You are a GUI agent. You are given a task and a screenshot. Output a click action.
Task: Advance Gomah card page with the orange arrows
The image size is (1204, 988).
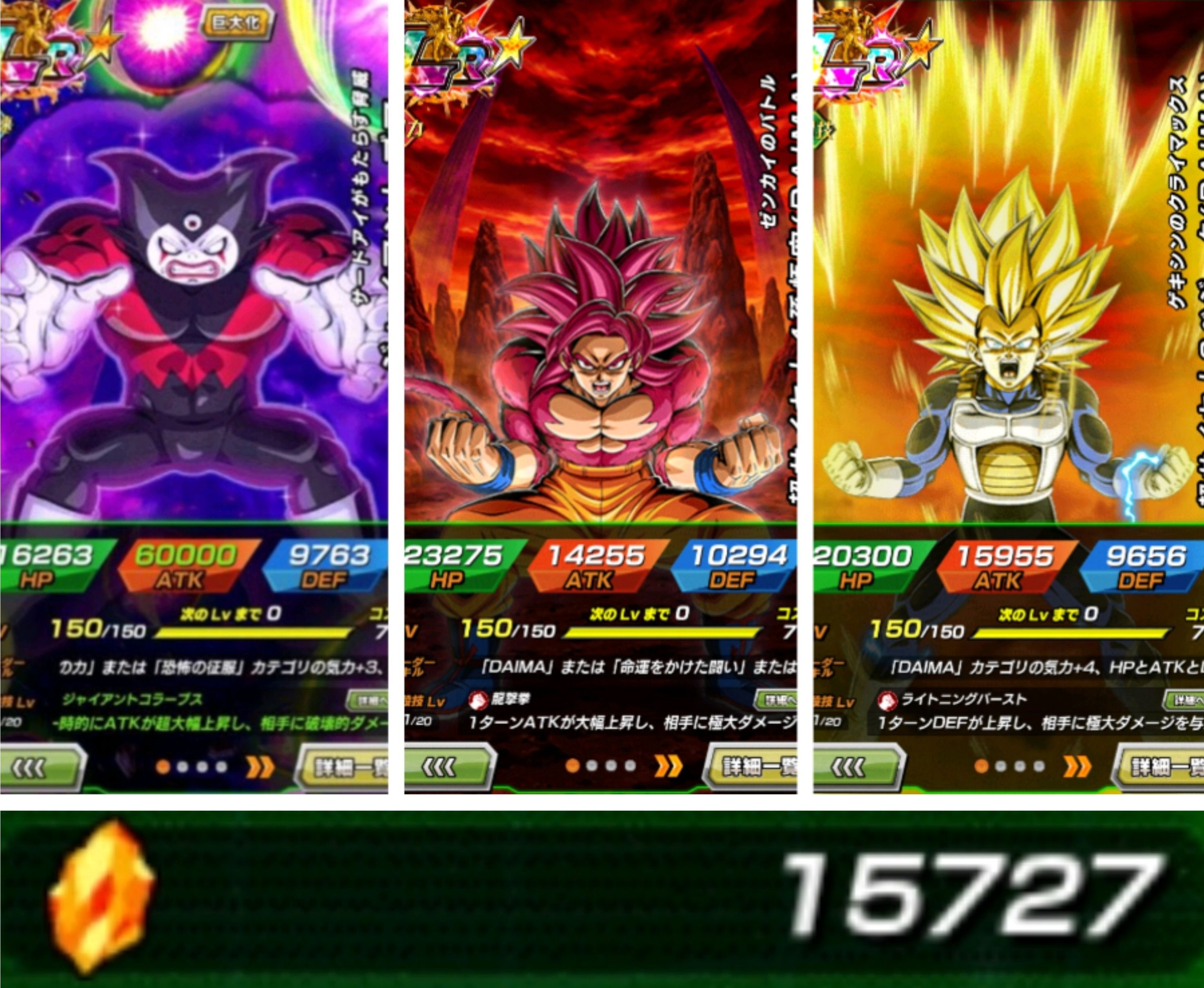pyautogui.click(x=260, y=767)
